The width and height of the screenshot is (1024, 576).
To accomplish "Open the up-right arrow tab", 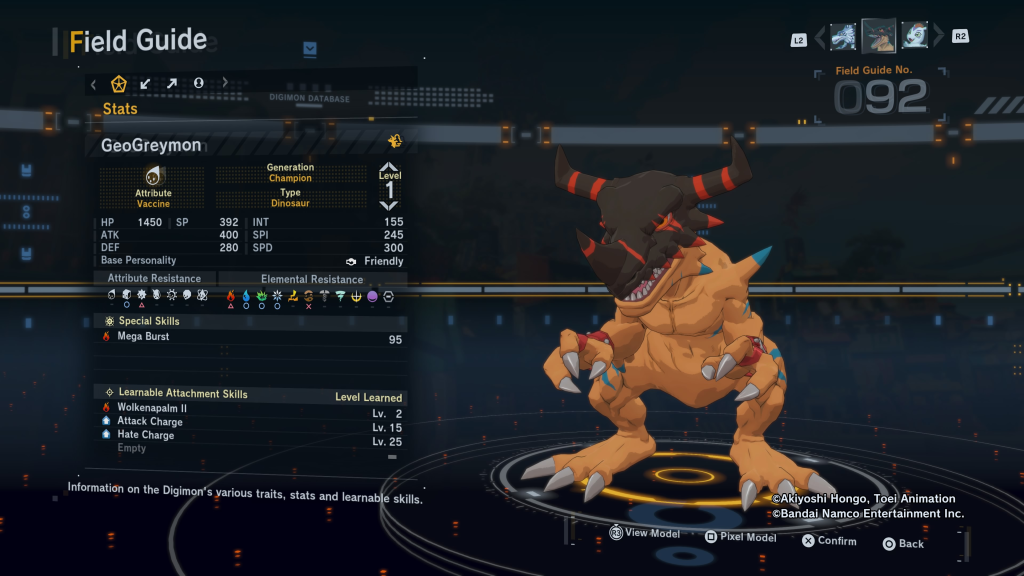I will [172, 83].
